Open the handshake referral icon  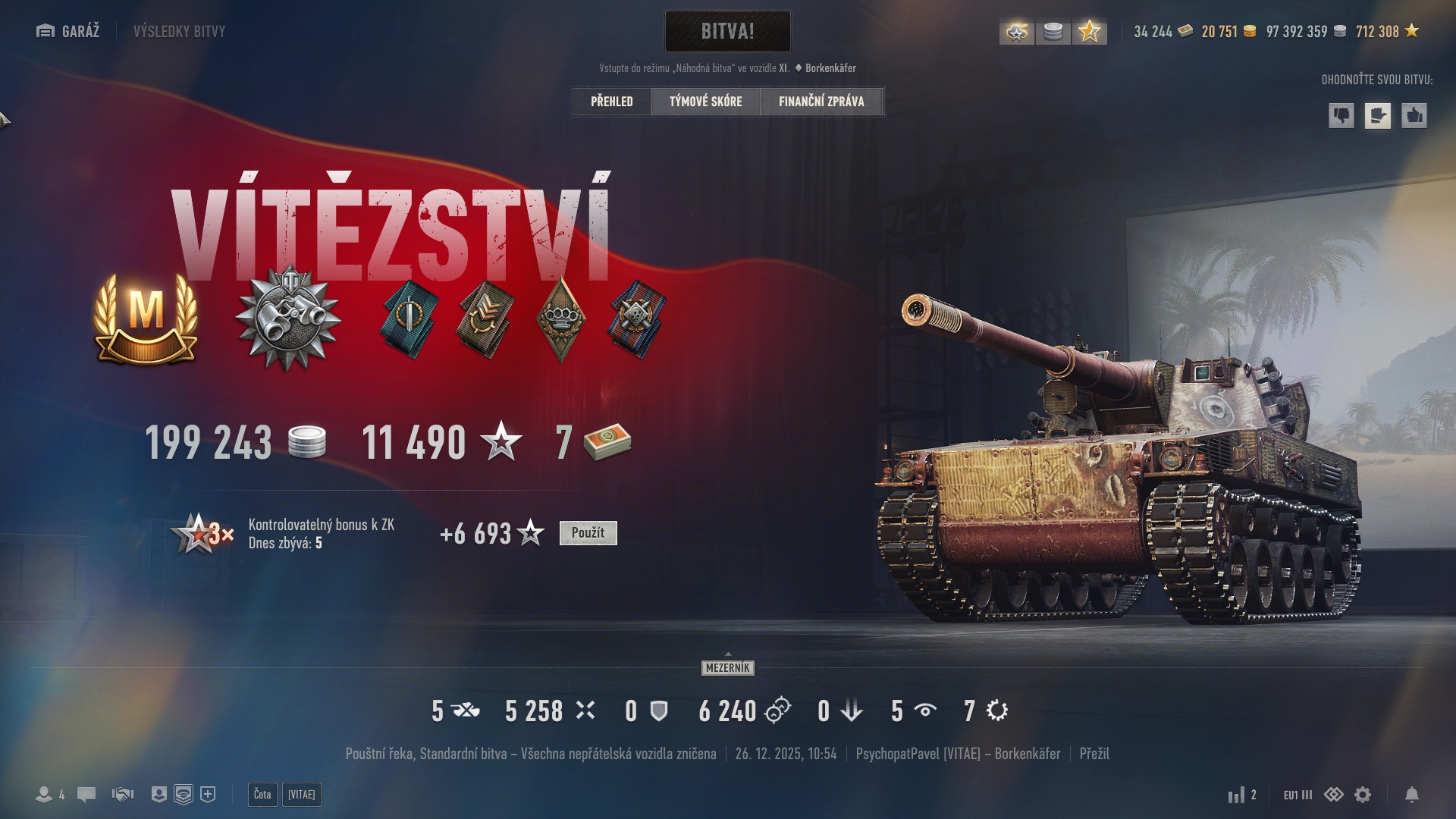click(x=123, y=795)
